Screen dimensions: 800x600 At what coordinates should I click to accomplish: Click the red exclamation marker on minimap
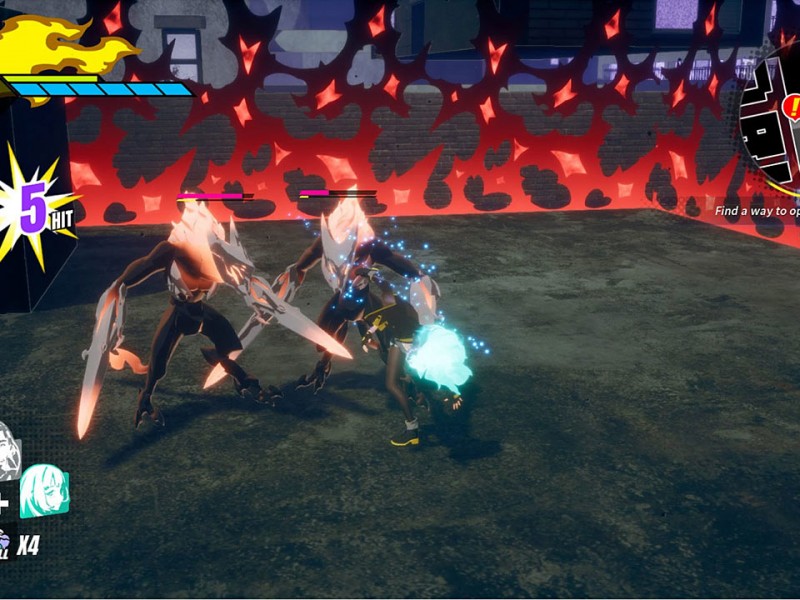790,107
